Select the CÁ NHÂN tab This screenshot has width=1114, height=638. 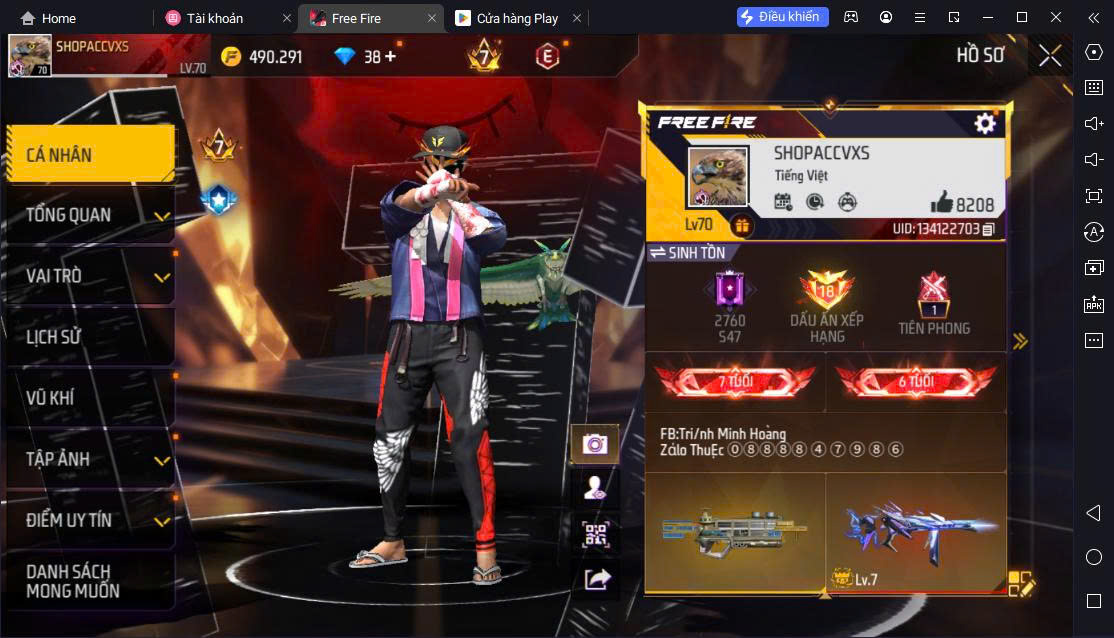90,154
